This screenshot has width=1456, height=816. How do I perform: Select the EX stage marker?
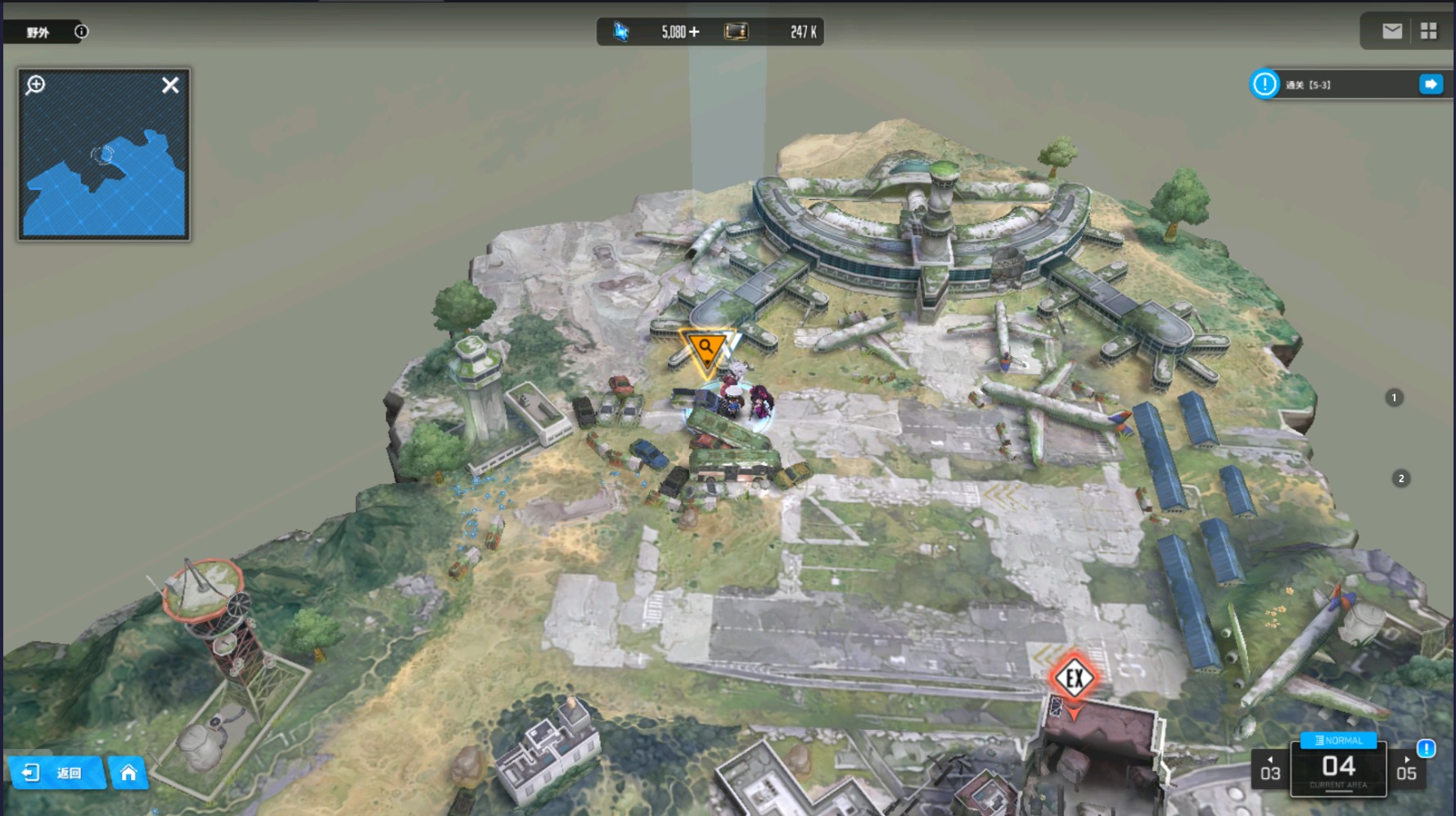(1074, 678)
